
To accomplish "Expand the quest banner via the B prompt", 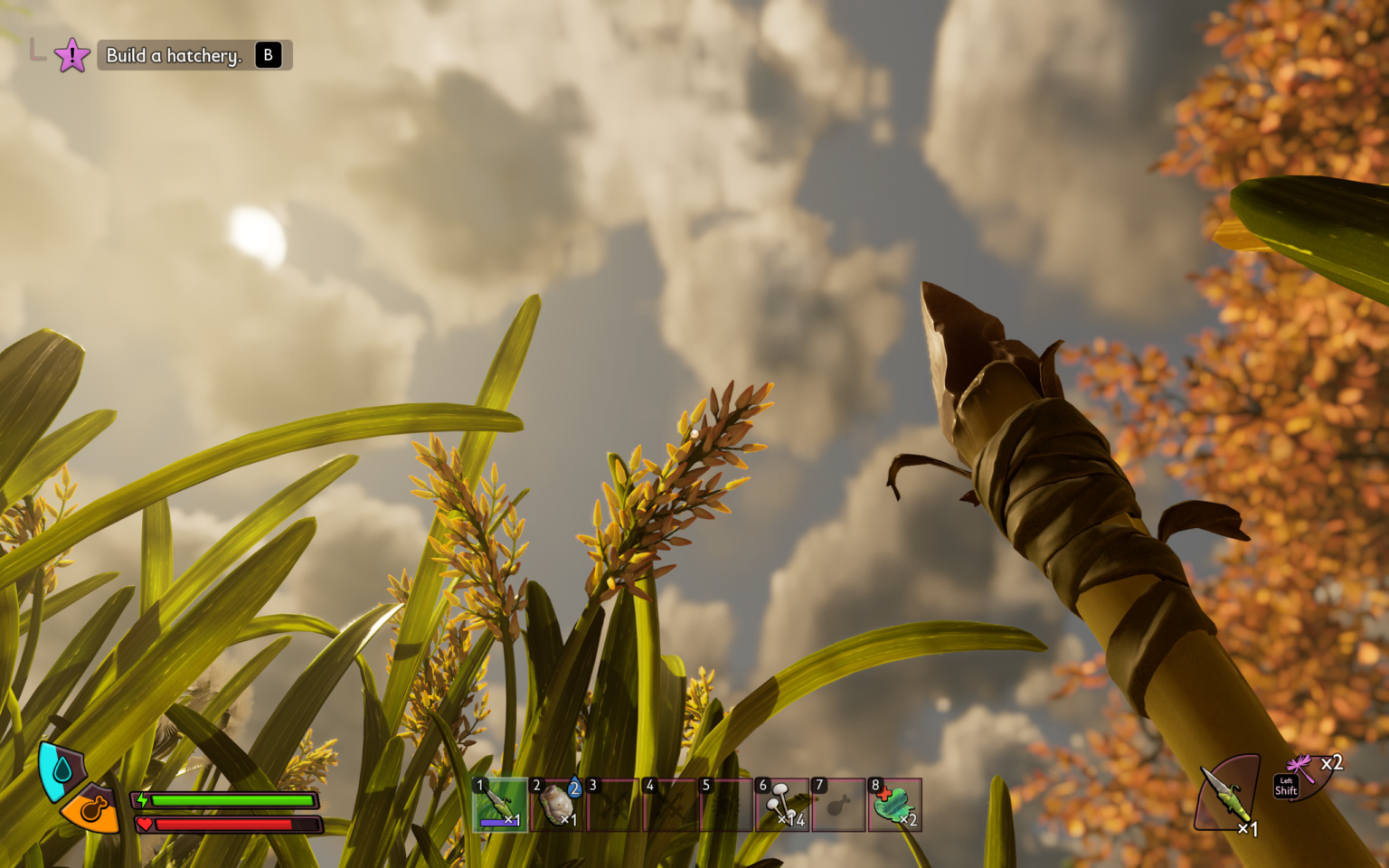I will click(x=269, y=54).
